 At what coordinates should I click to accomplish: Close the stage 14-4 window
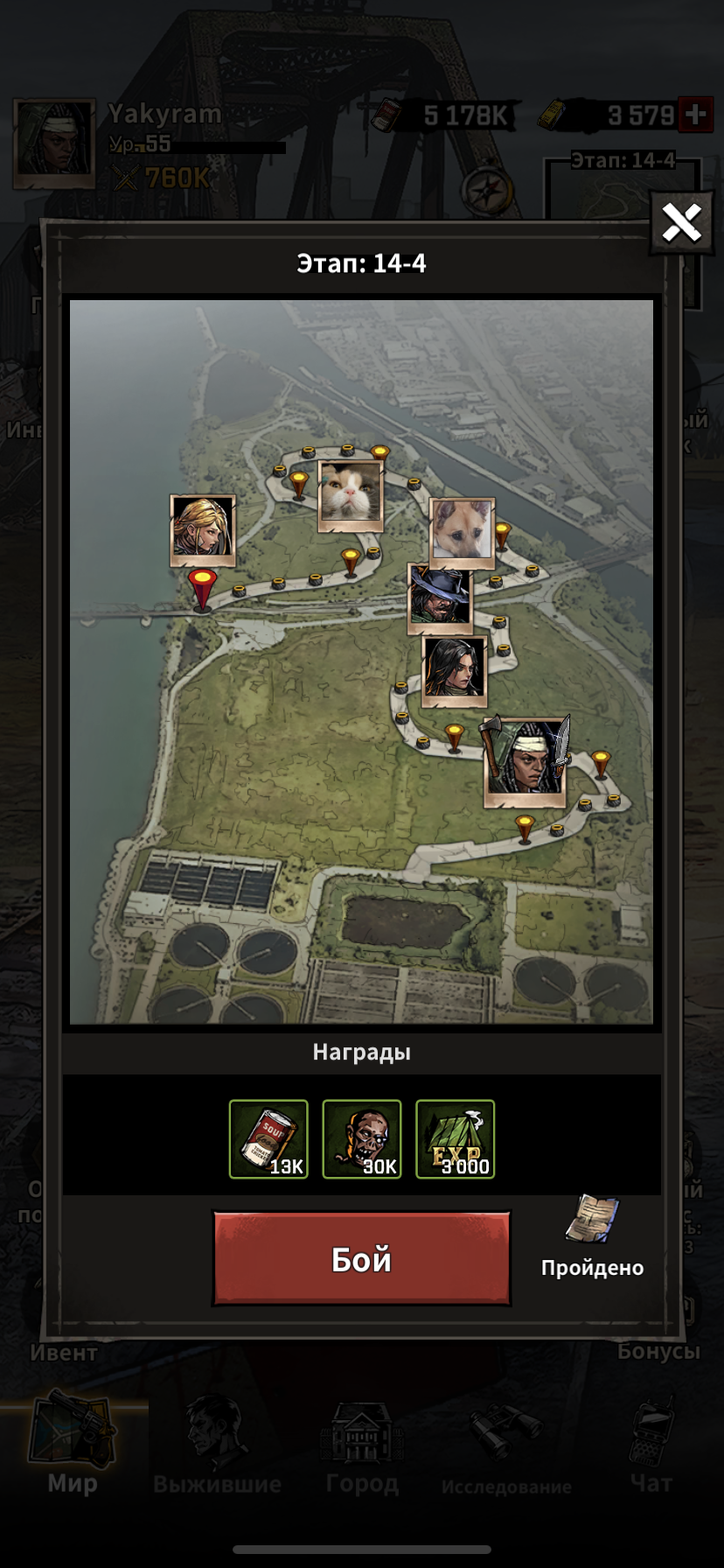click(x=681, y=223)
